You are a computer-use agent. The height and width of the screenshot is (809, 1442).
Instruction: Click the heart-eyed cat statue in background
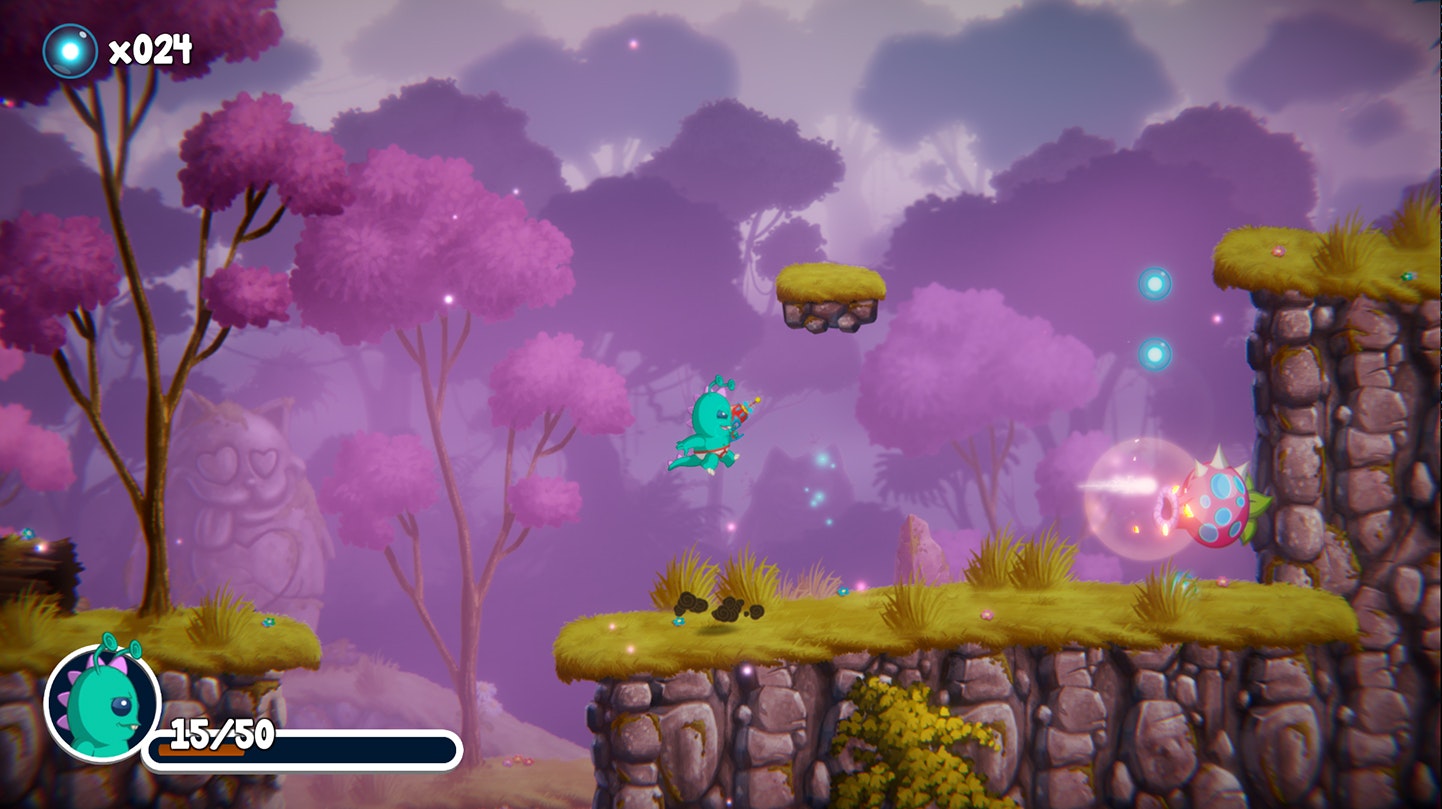250,480
